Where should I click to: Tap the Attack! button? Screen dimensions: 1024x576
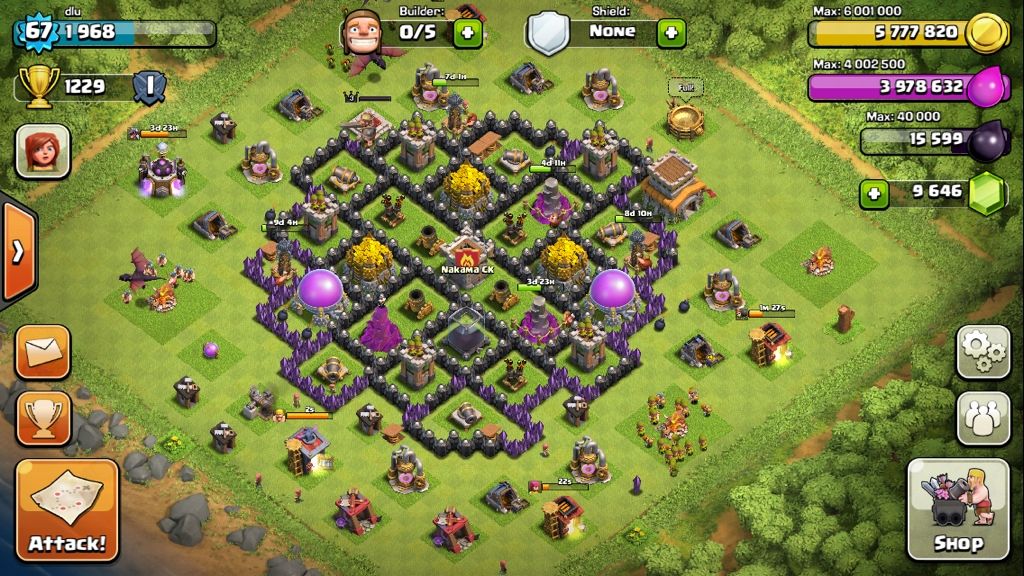pyautogui.click(x=67, y=510)
